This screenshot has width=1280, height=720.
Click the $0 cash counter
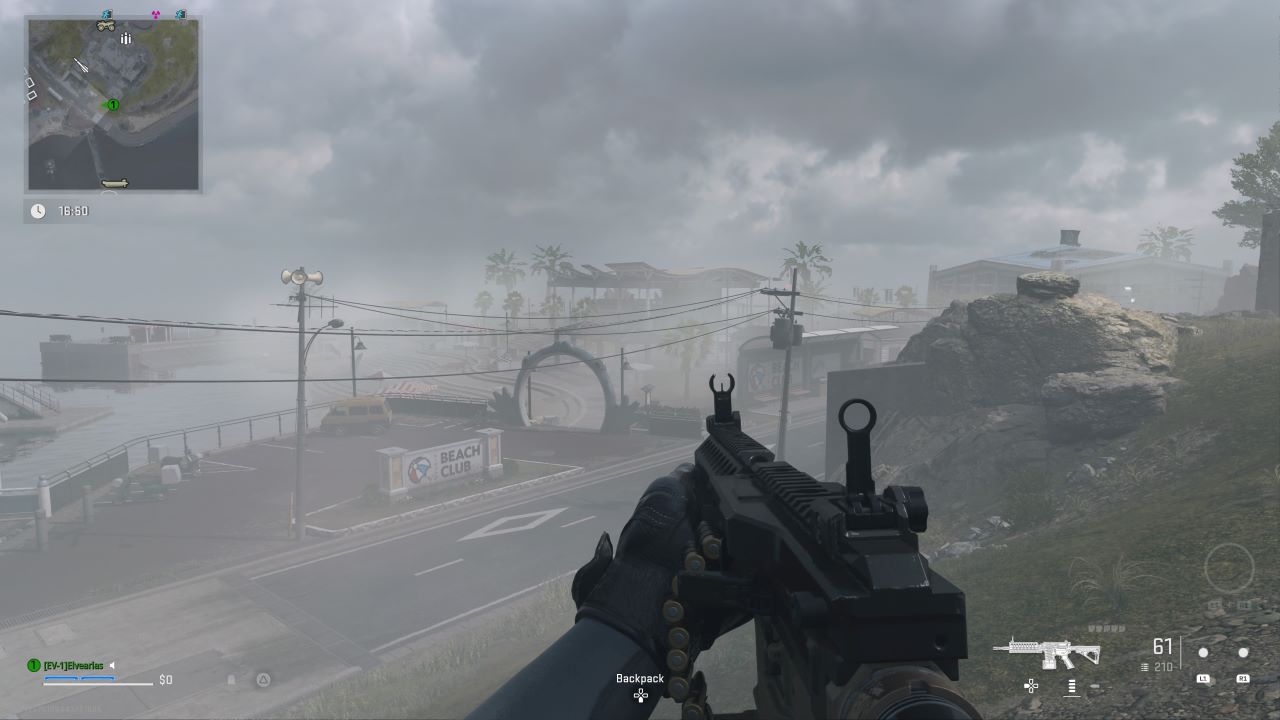click(166, 679)
